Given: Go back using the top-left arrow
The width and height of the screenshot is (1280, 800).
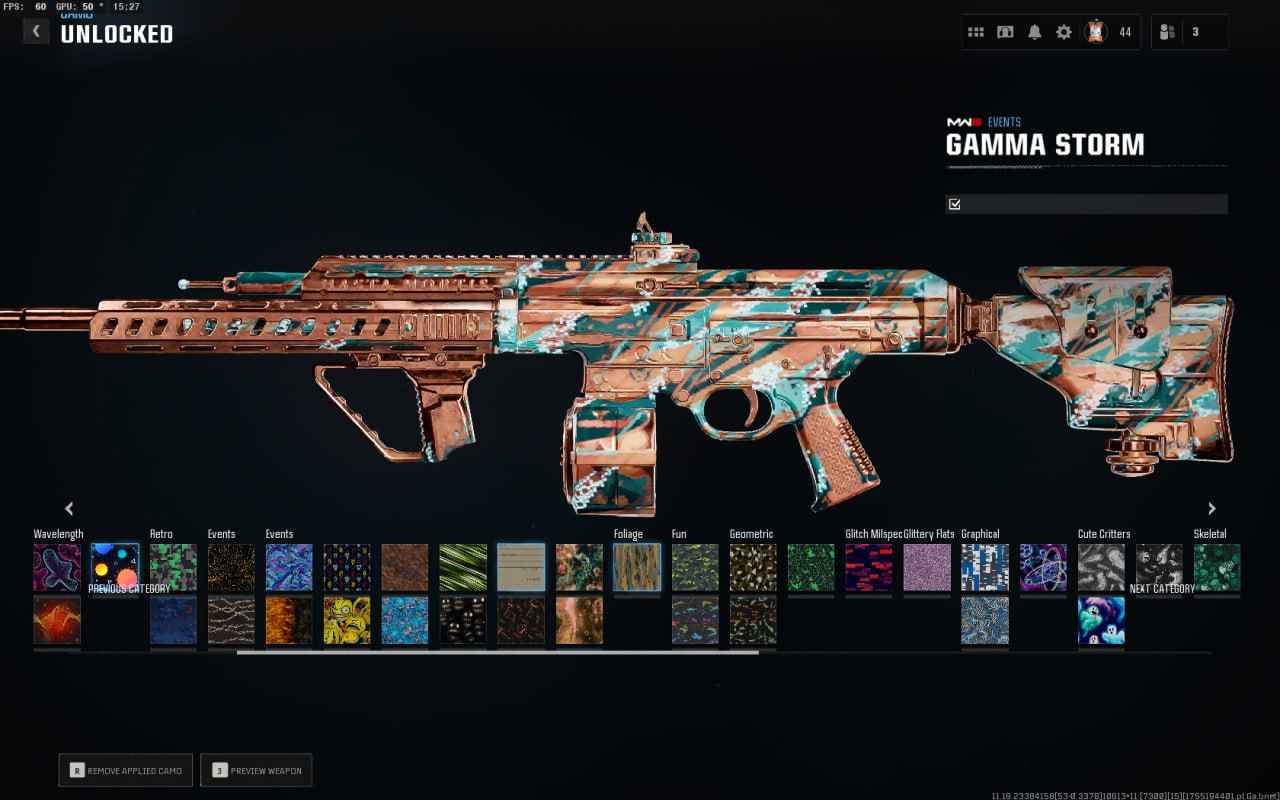Looking at the screenshot, I should point(36,31).
